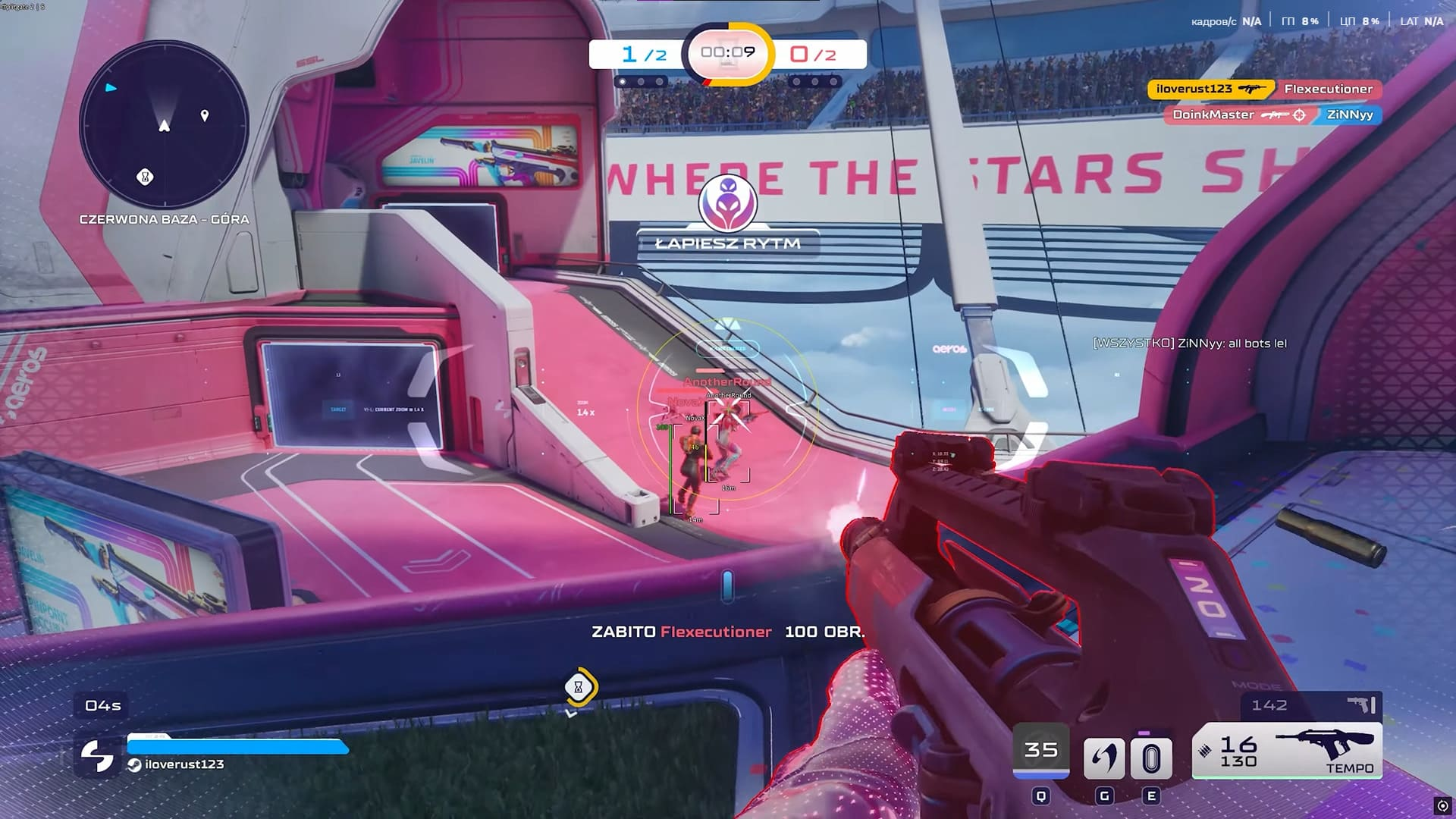Click the corner target icon overlay
Viewport: 1456px width, 819px height.
(x=1442, y=806)
